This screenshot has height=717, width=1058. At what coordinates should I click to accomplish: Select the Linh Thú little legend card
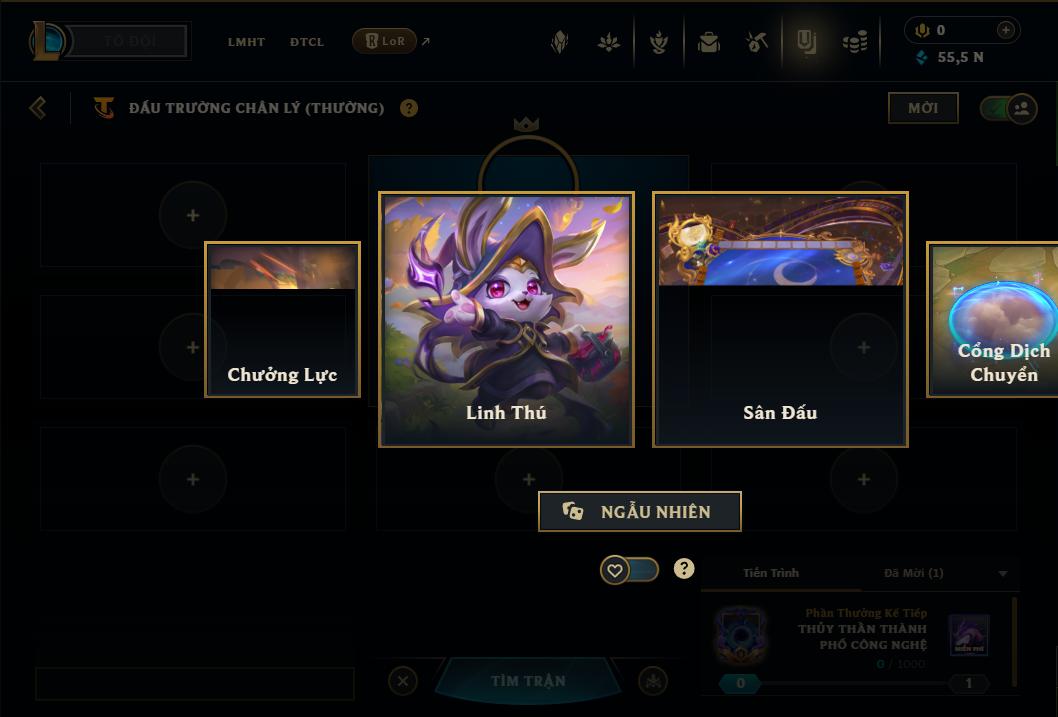(x=506, y=319)
